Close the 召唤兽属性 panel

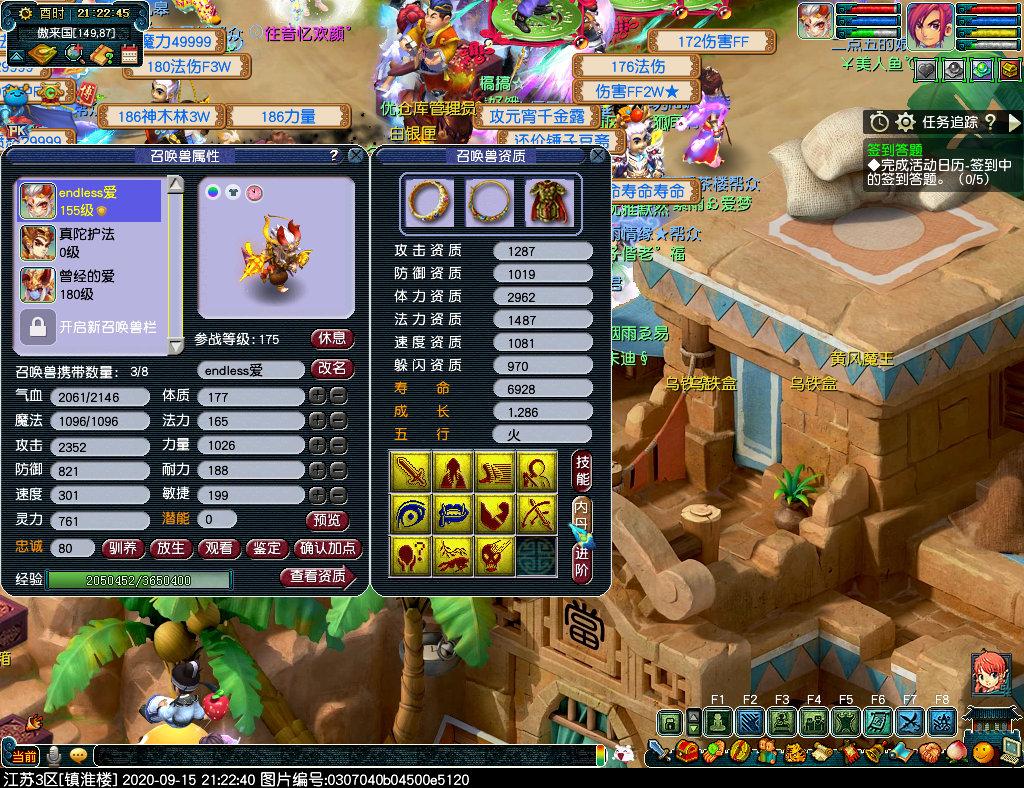click(x=355, y=156)
